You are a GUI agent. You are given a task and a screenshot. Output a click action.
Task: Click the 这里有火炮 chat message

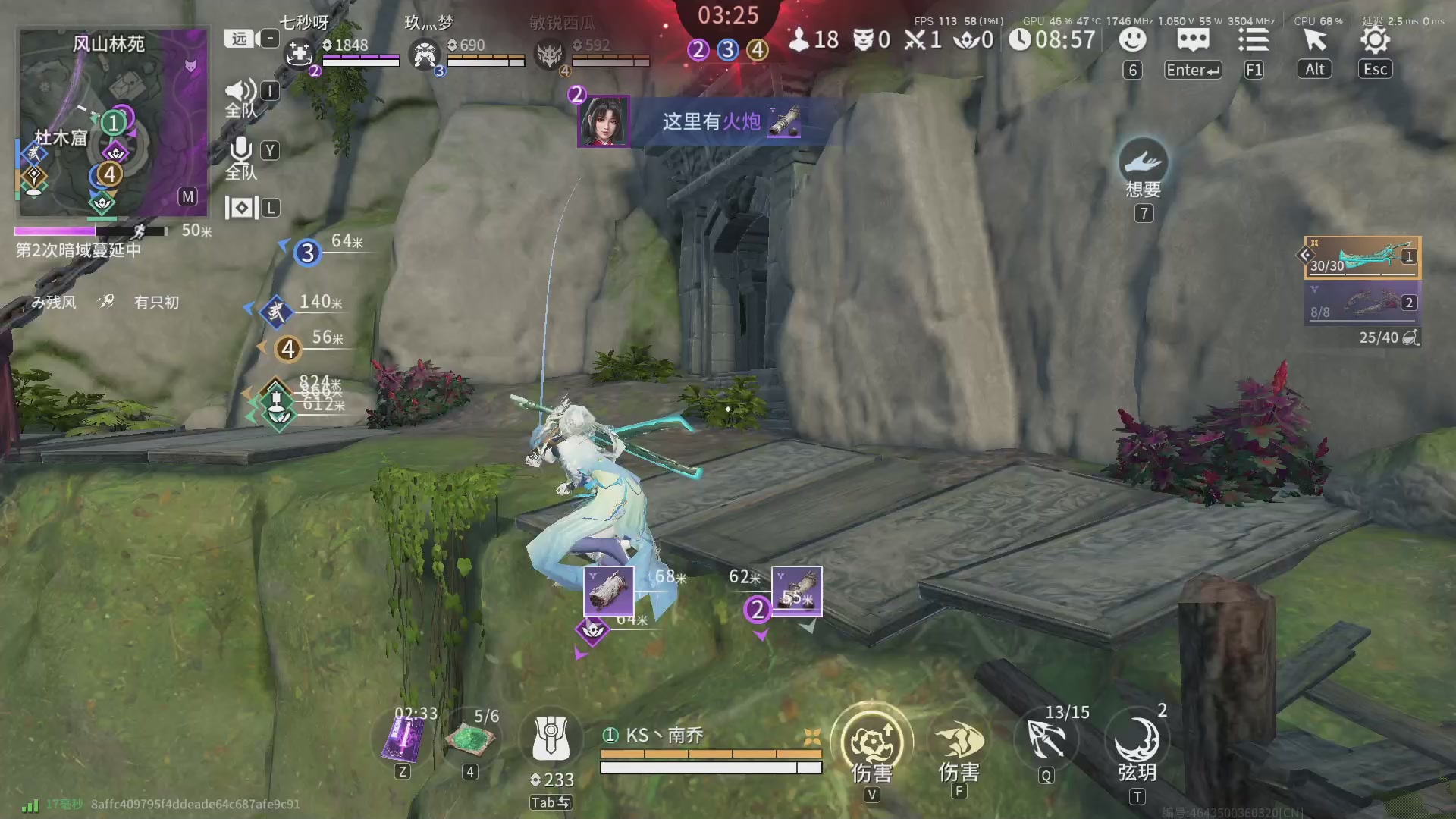point(713,122)
